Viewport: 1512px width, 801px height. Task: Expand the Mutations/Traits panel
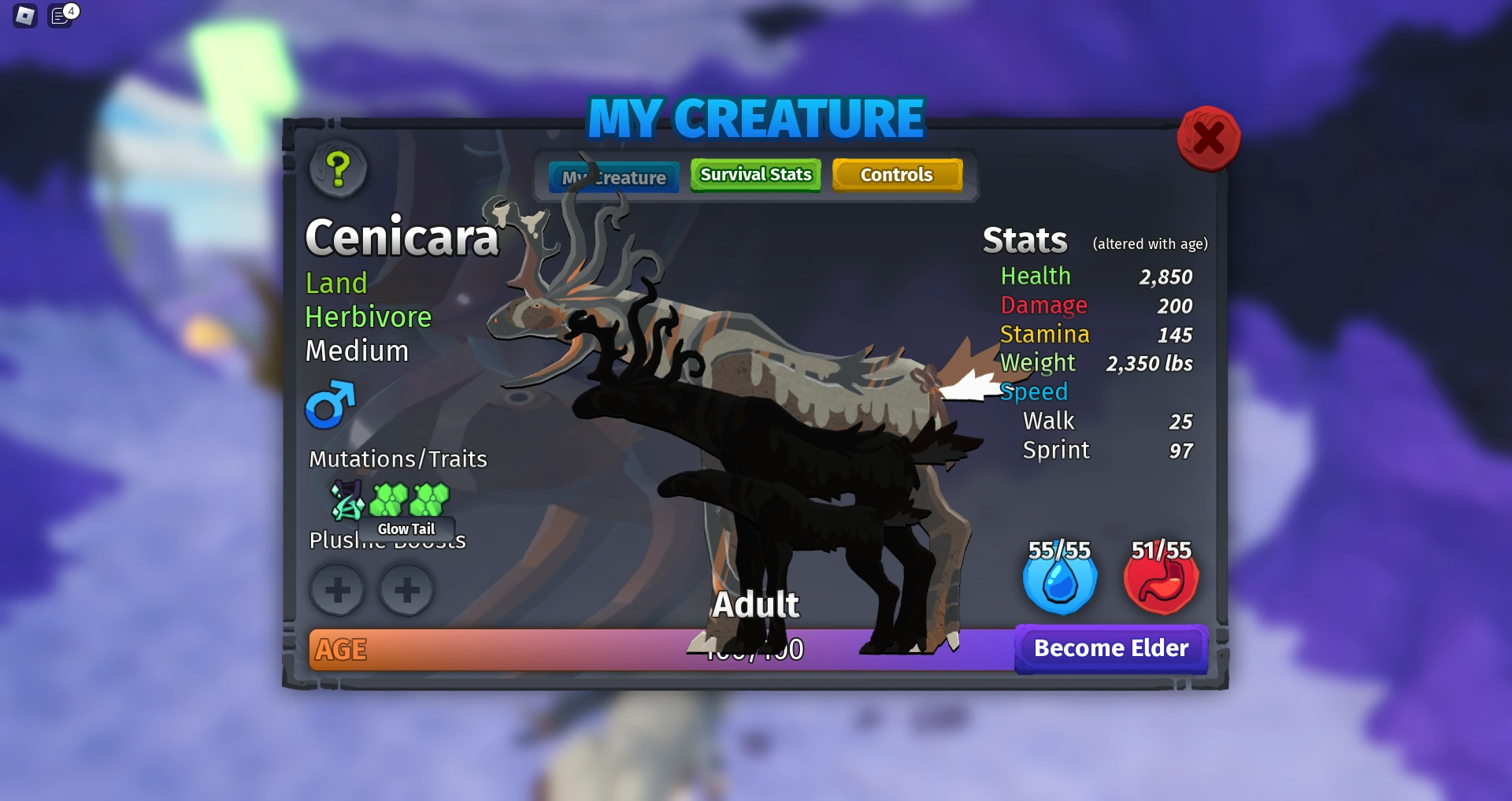click(397, 459)
